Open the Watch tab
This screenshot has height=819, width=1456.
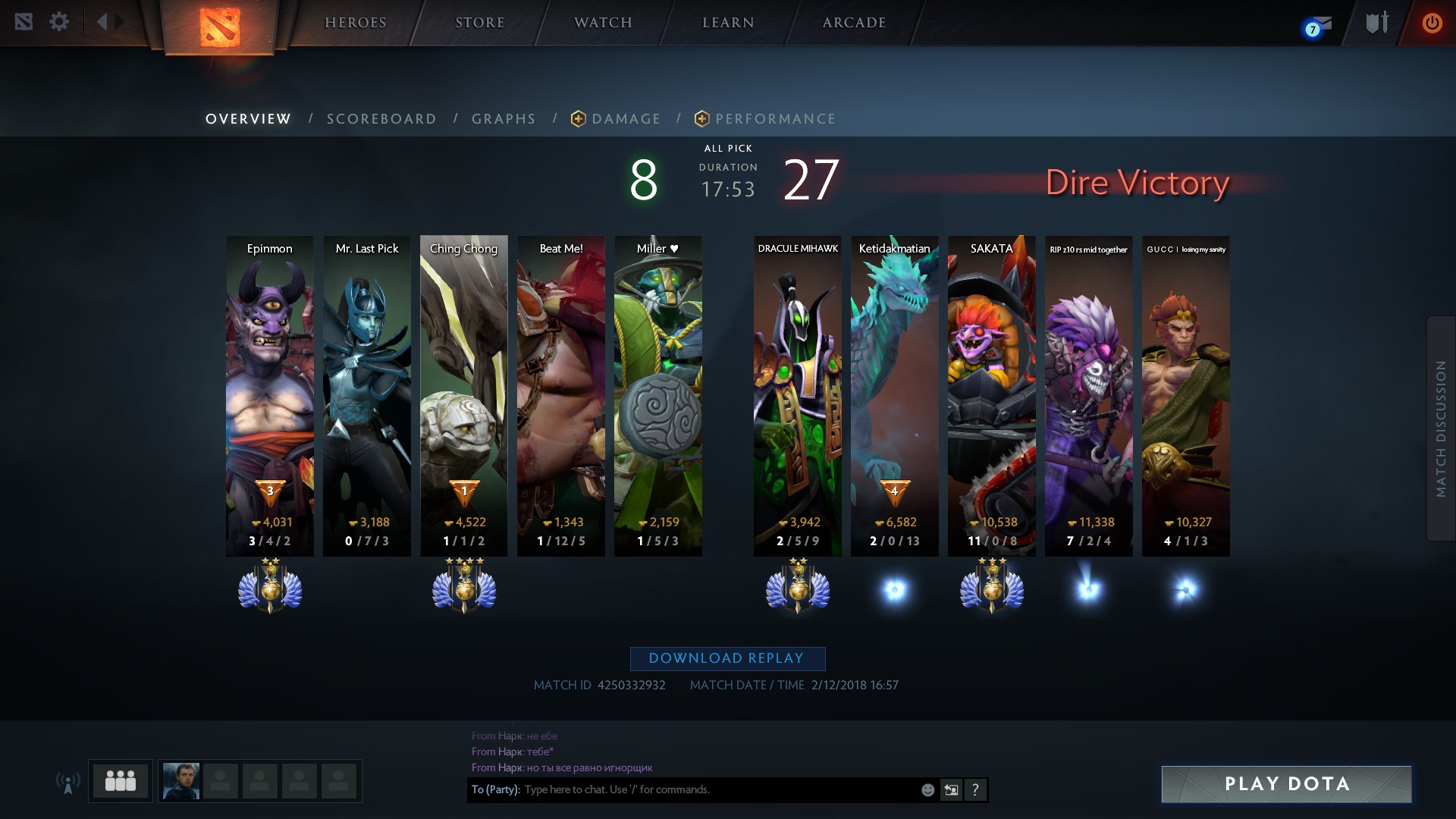point(603,23)
